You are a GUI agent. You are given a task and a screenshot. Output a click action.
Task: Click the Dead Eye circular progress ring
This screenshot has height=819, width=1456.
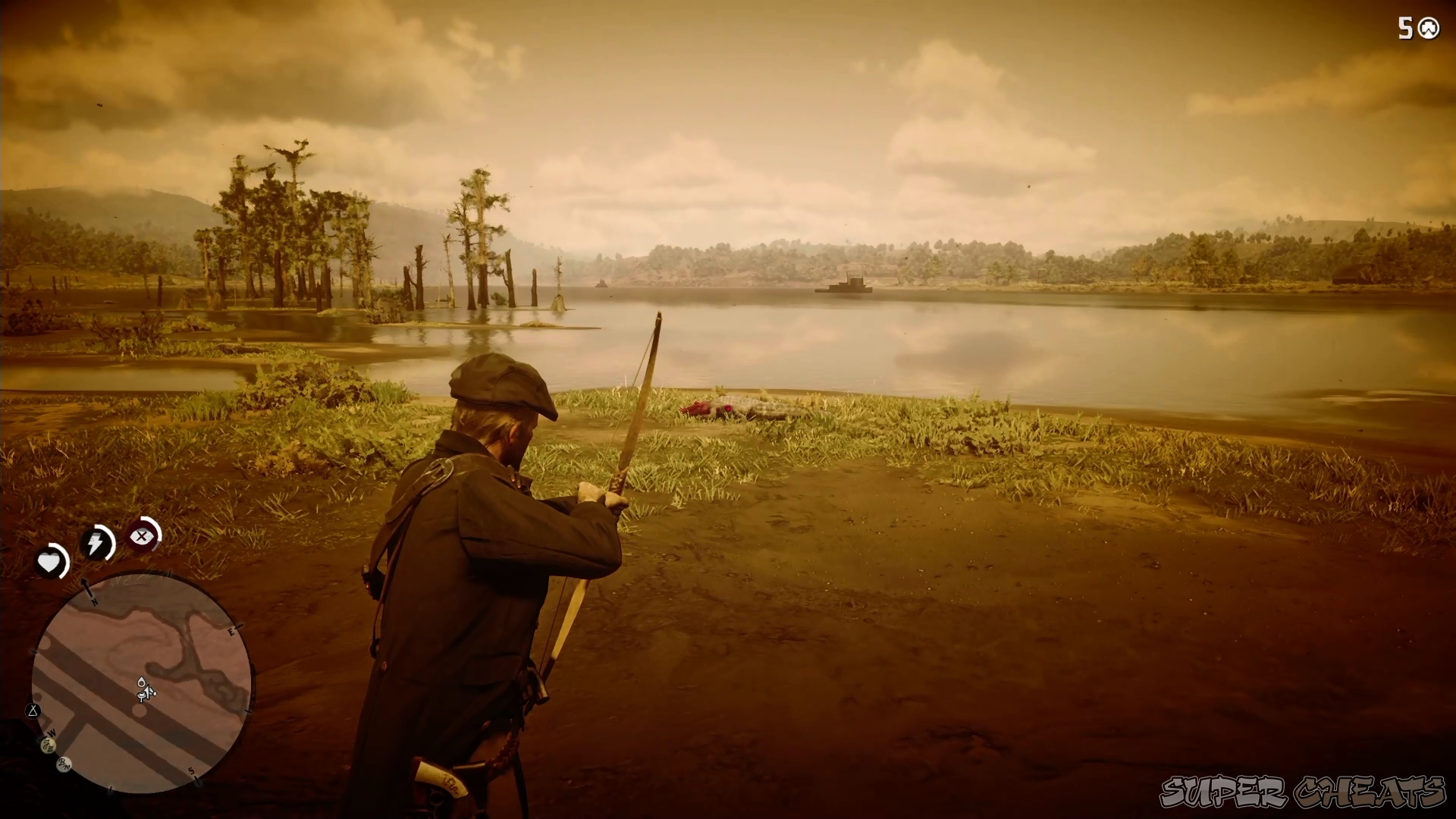click(143, 537)
